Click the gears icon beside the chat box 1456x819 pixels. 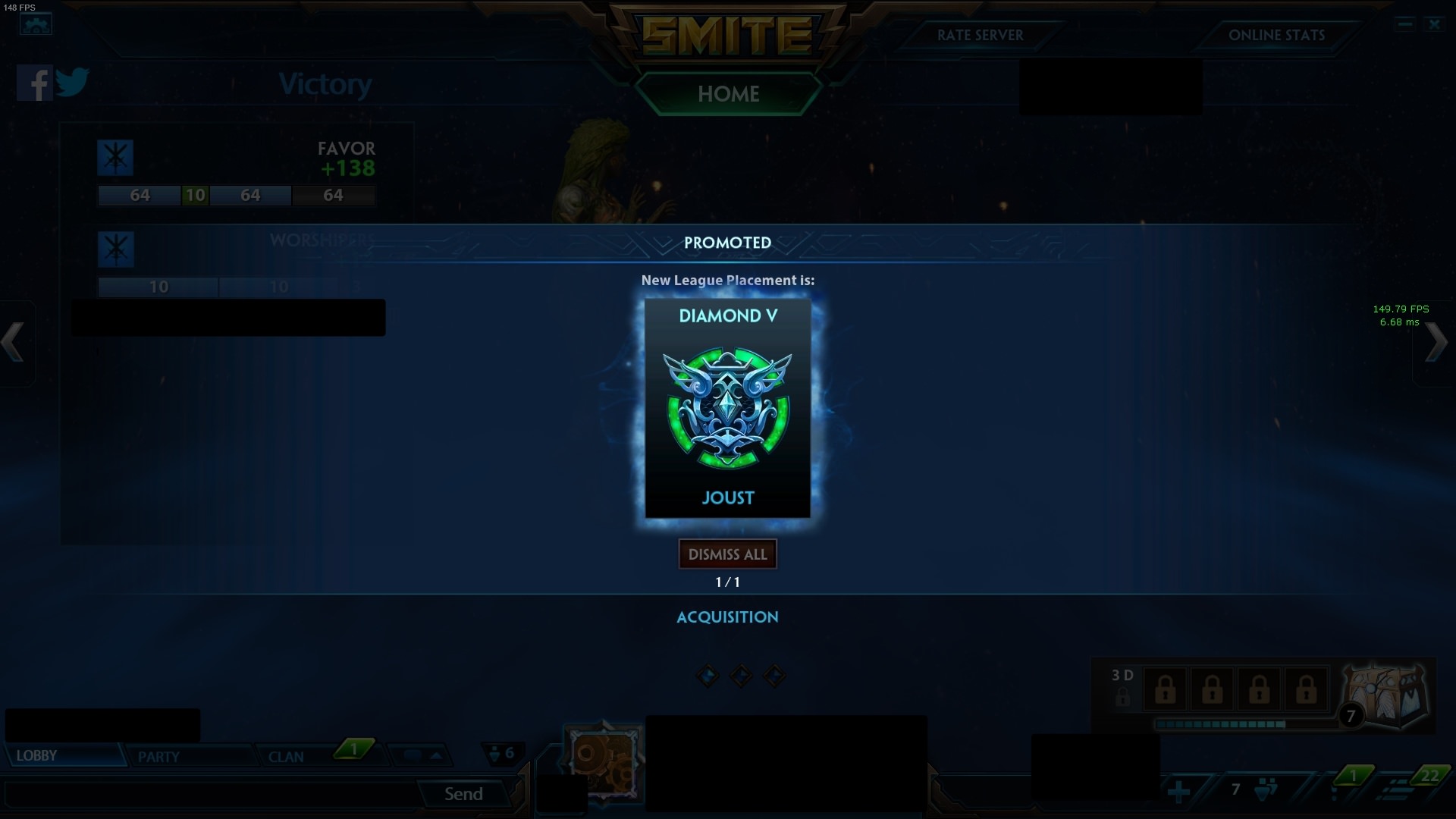[603, 762]
